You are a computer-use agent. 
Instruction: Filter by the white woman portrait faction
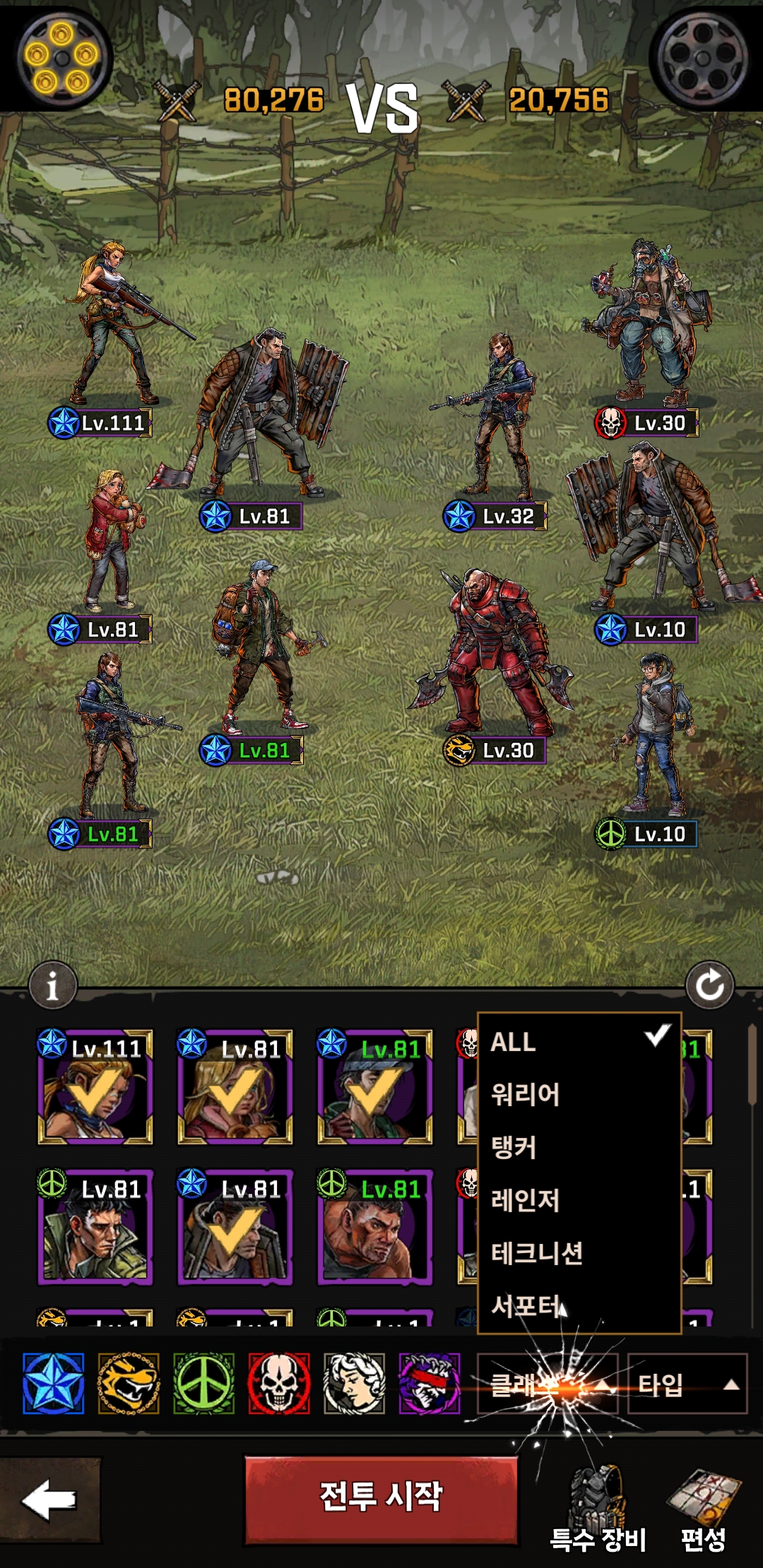click(x=355, y=1384)
